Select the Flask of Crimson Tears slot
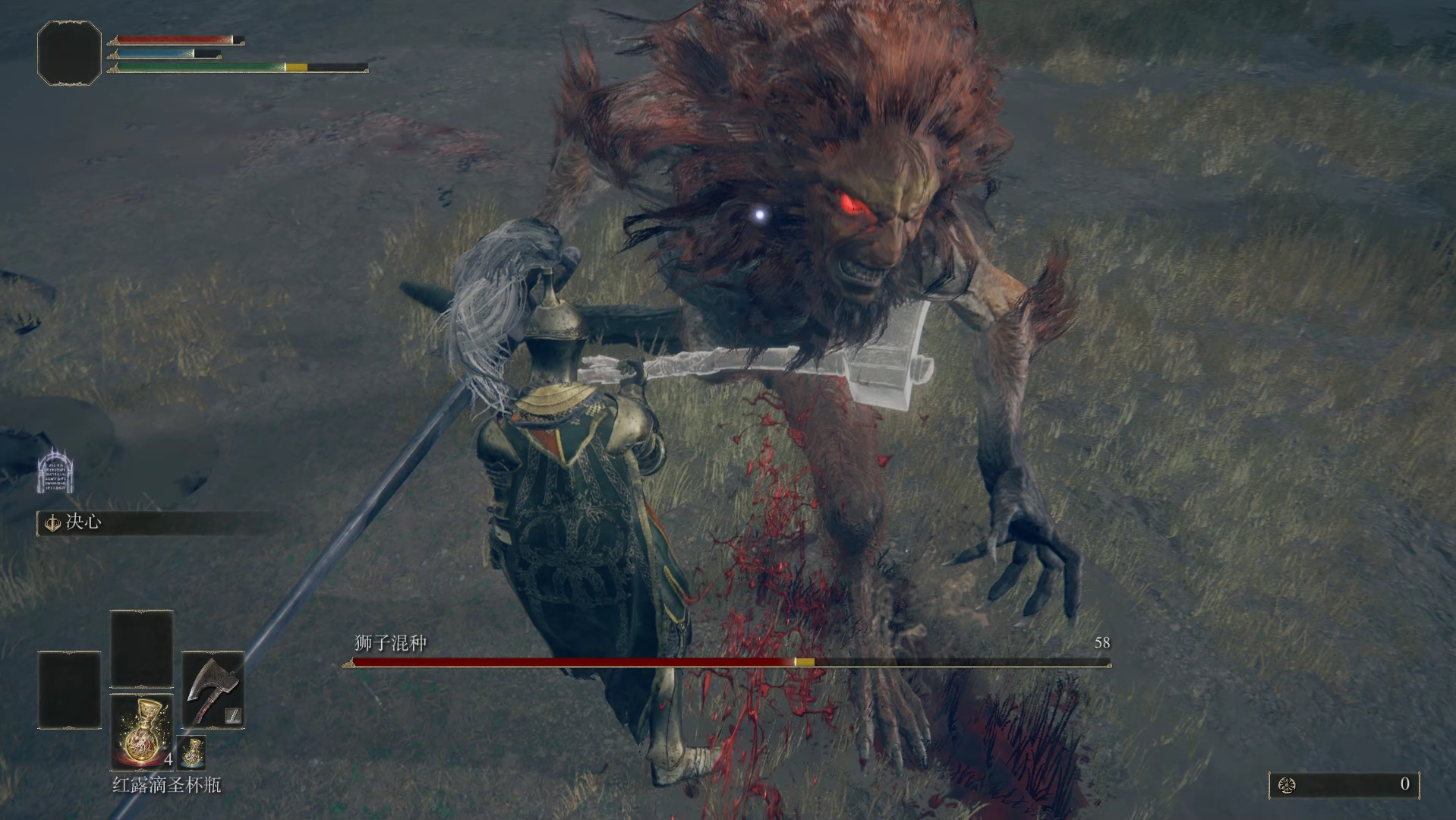This screenshot has height=820, width=1456. [143, 732]
